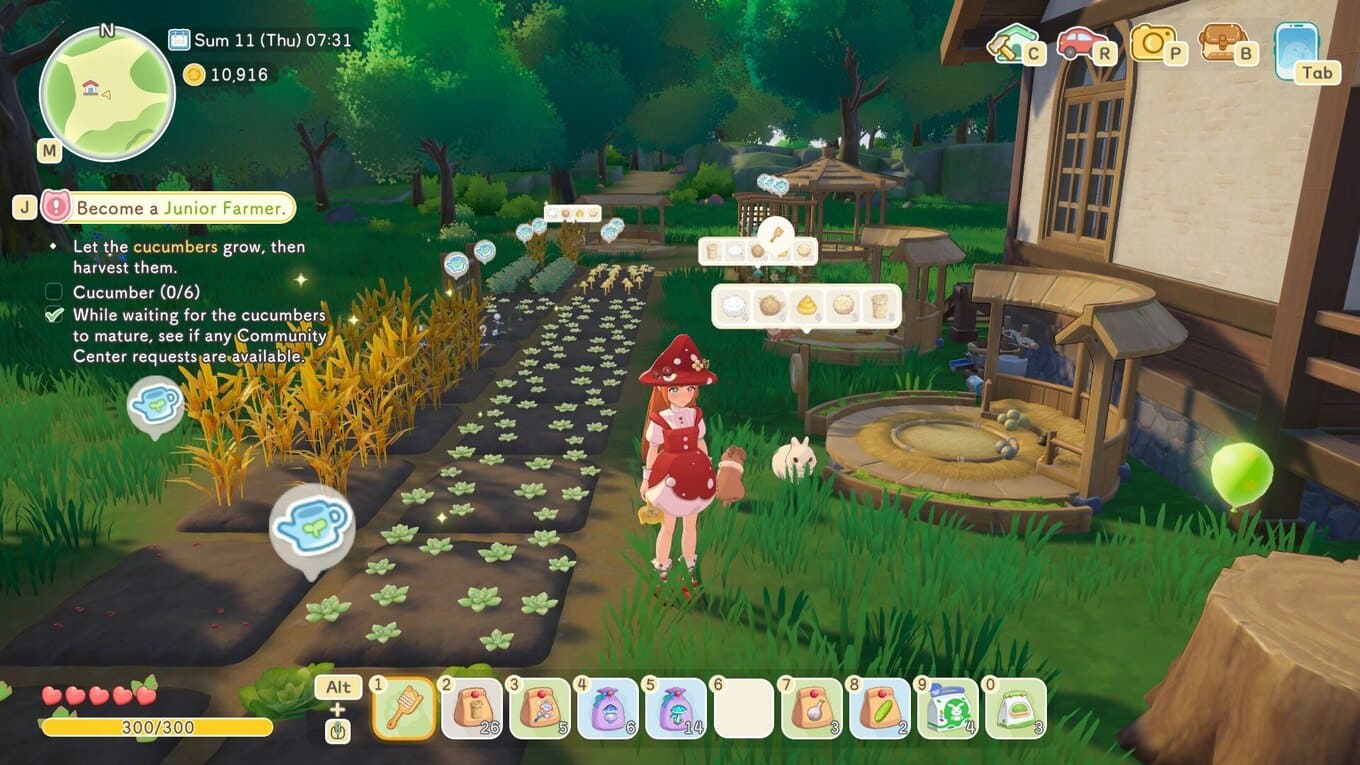Select the flower seed bag in slot 3

[540, 708]
